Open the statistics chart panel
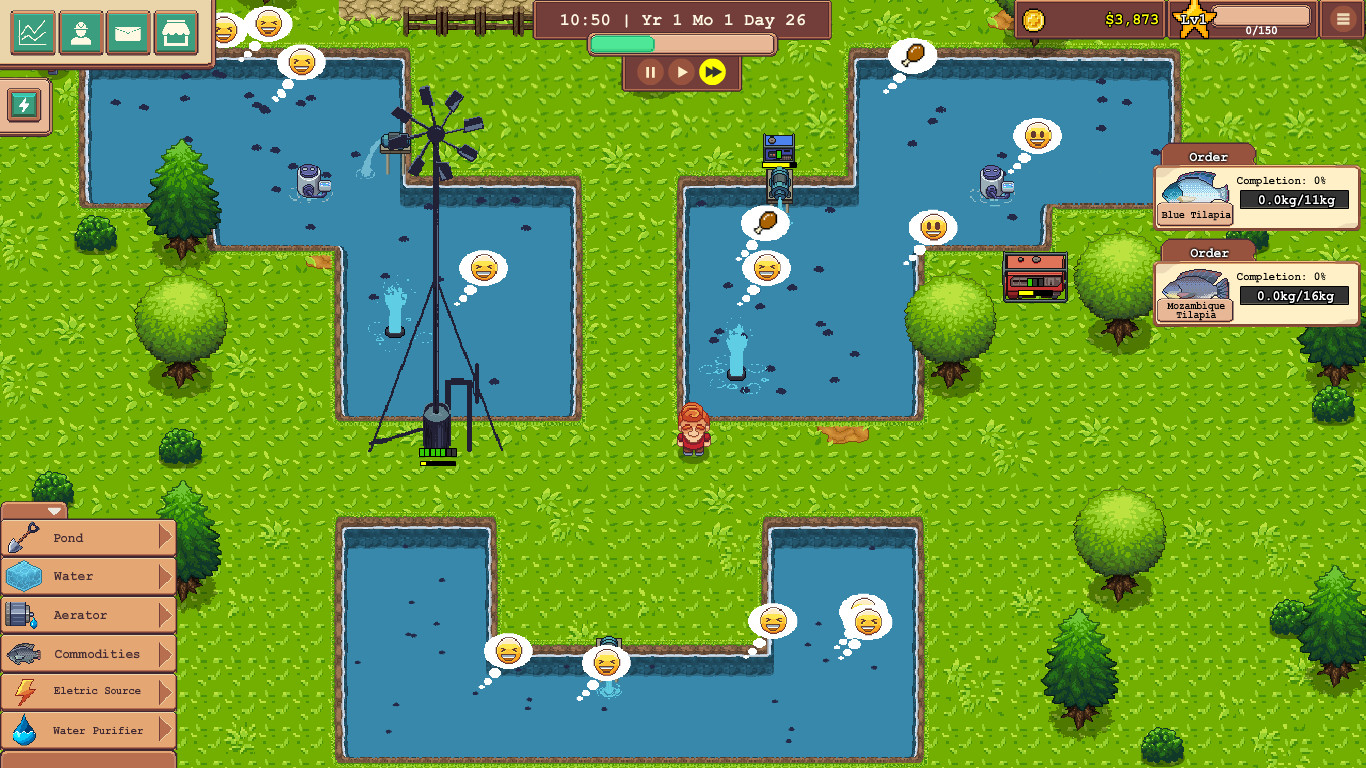 [33, 33]
